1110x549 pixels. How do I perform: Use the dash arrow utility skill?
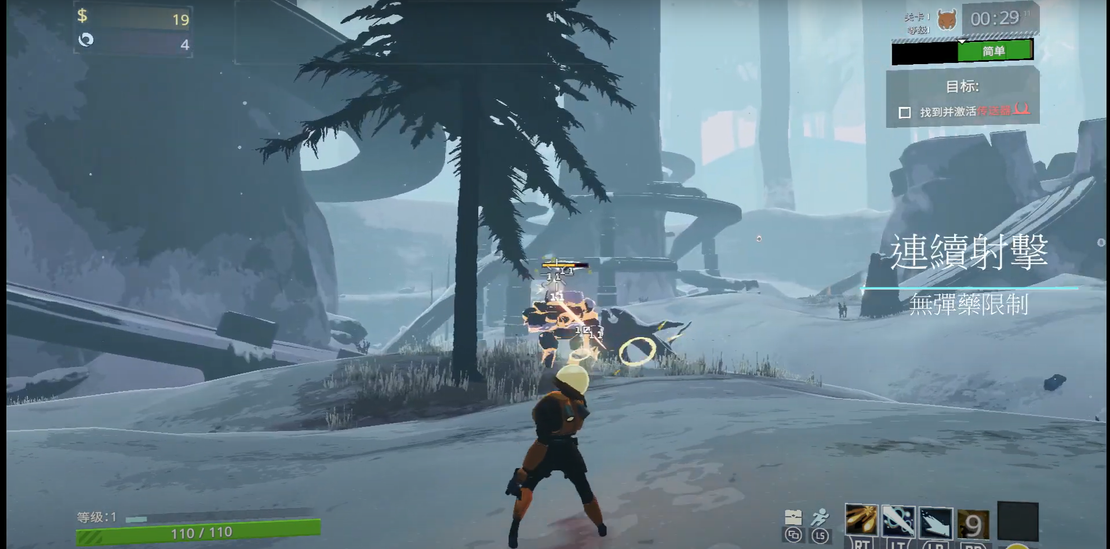[936, 520]
